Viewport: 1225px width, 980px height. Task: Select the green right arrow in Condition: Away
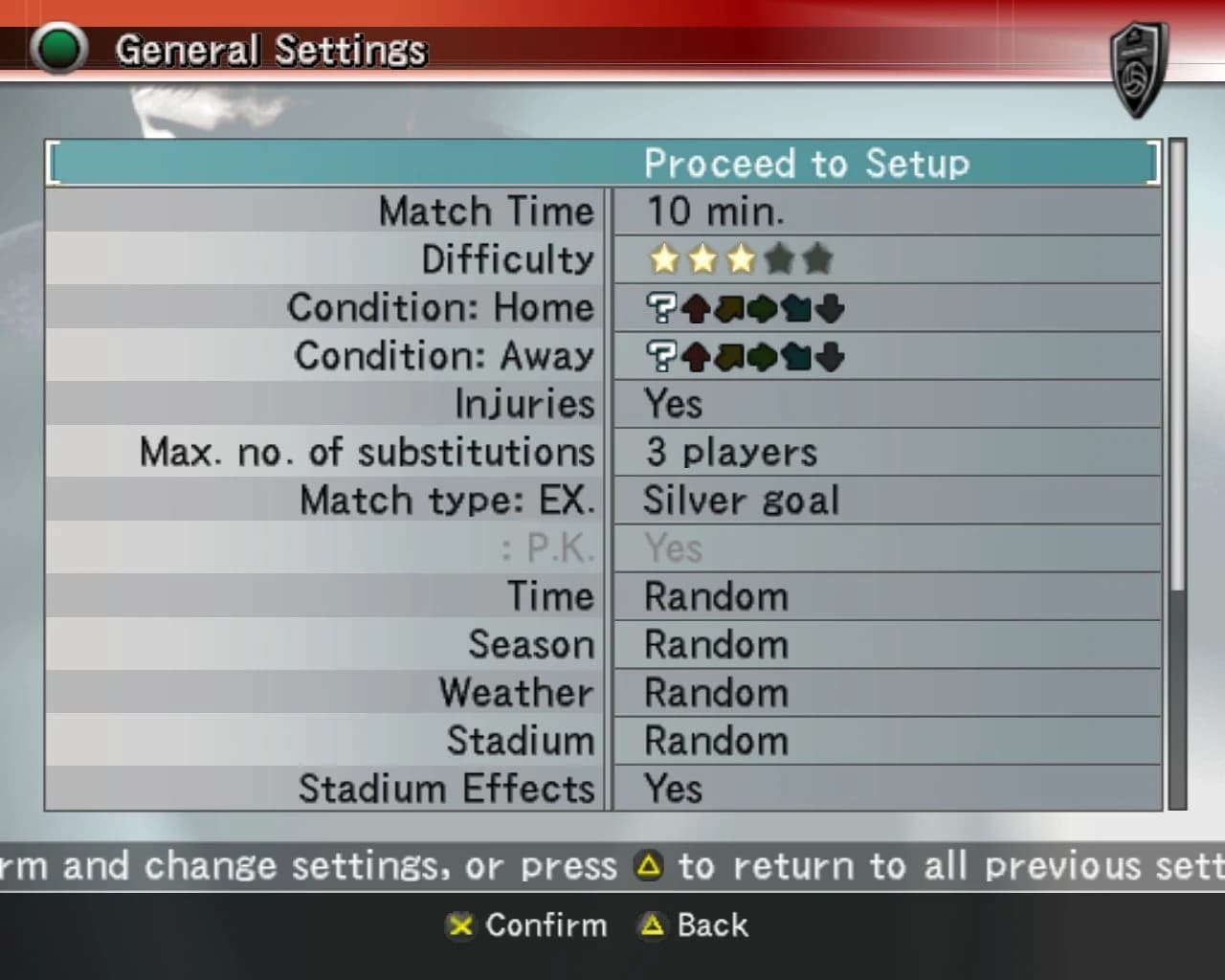pyautogui.click(x=764, y=356)
